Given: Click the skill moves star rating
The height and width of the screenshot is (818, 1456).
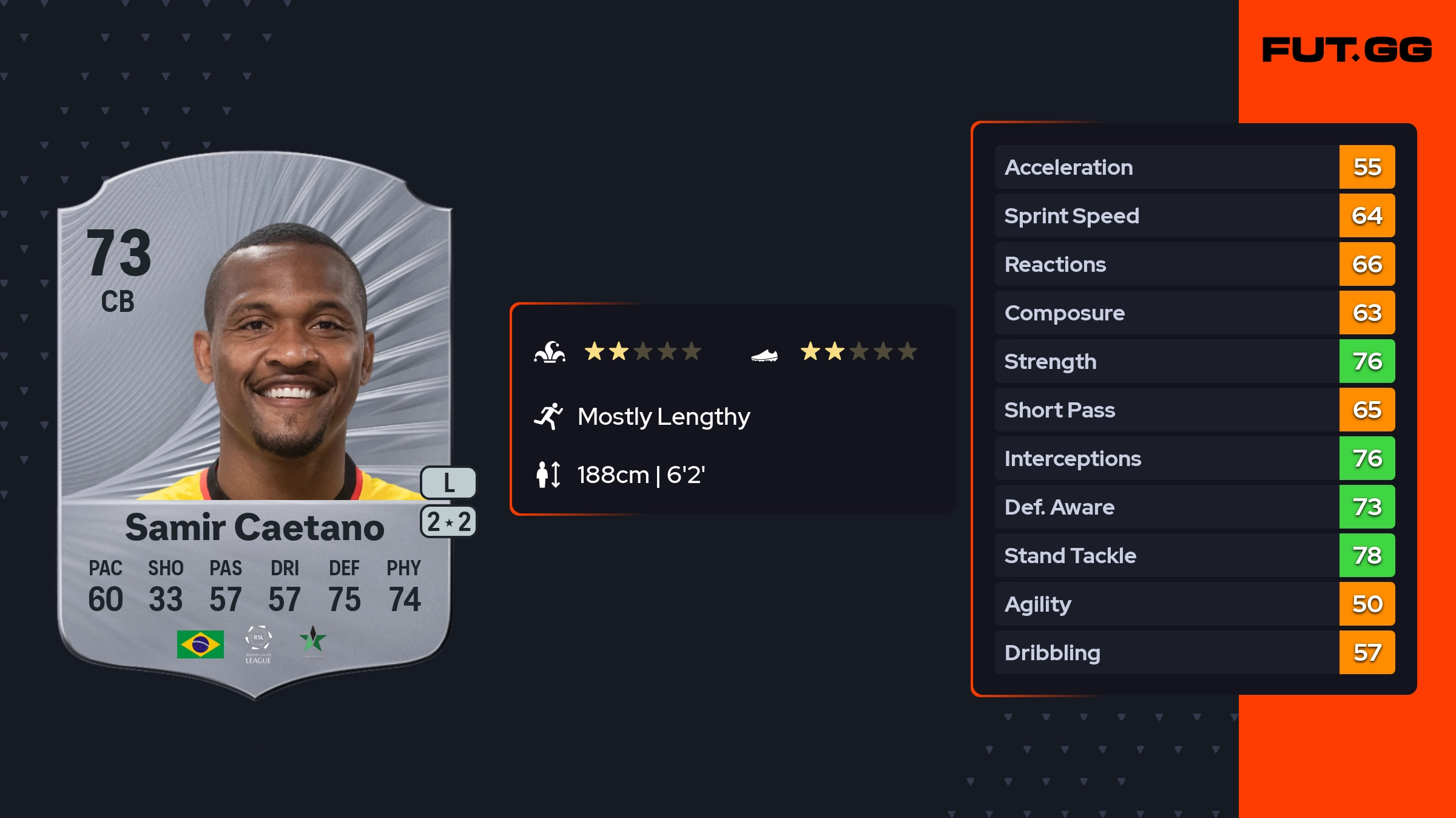Looking at the screenshot, I should pos(642,351).
